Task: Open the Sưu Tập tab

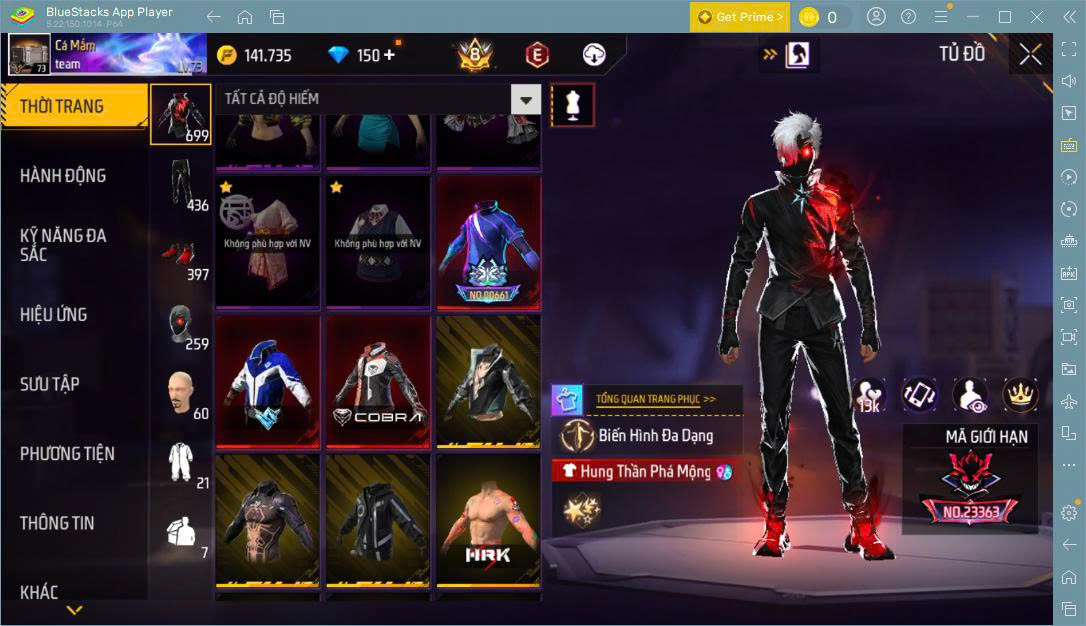Action: point(50,384)
